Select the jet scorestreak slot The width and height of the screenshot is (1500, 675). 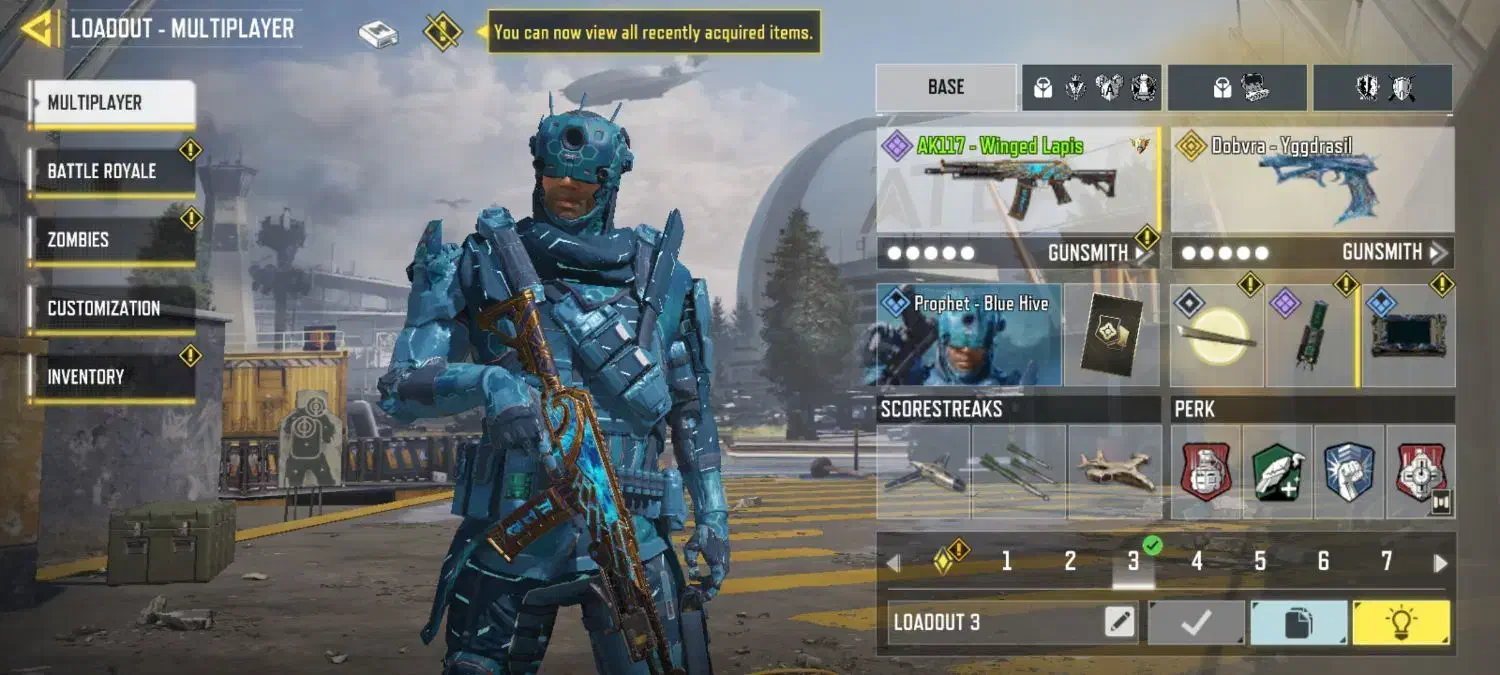tap(1114, 472)
